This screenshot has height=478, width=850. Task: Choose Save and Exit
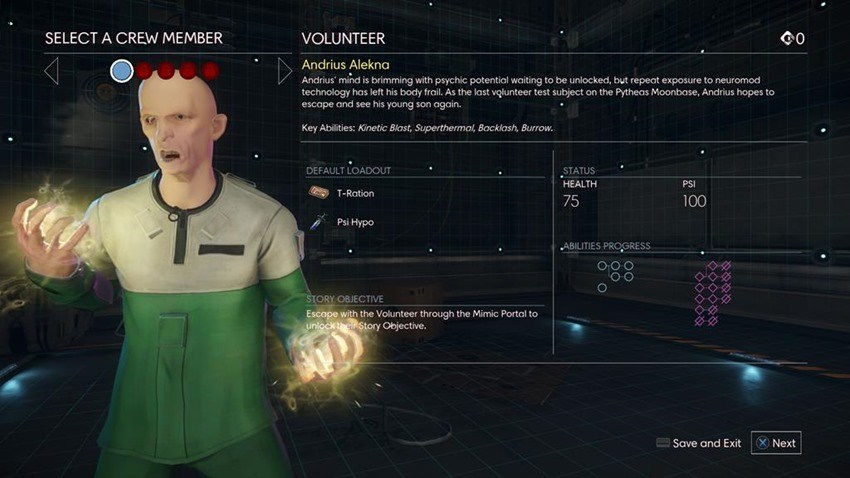(698, 443)
